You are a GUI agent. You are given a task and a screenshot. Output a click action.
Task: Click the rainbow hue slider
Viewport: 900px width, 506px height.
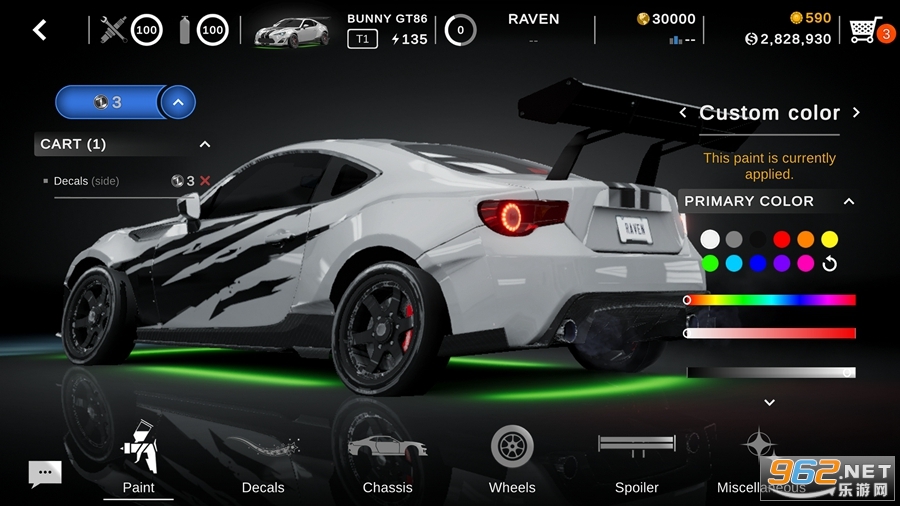click(x=770, y=300)
